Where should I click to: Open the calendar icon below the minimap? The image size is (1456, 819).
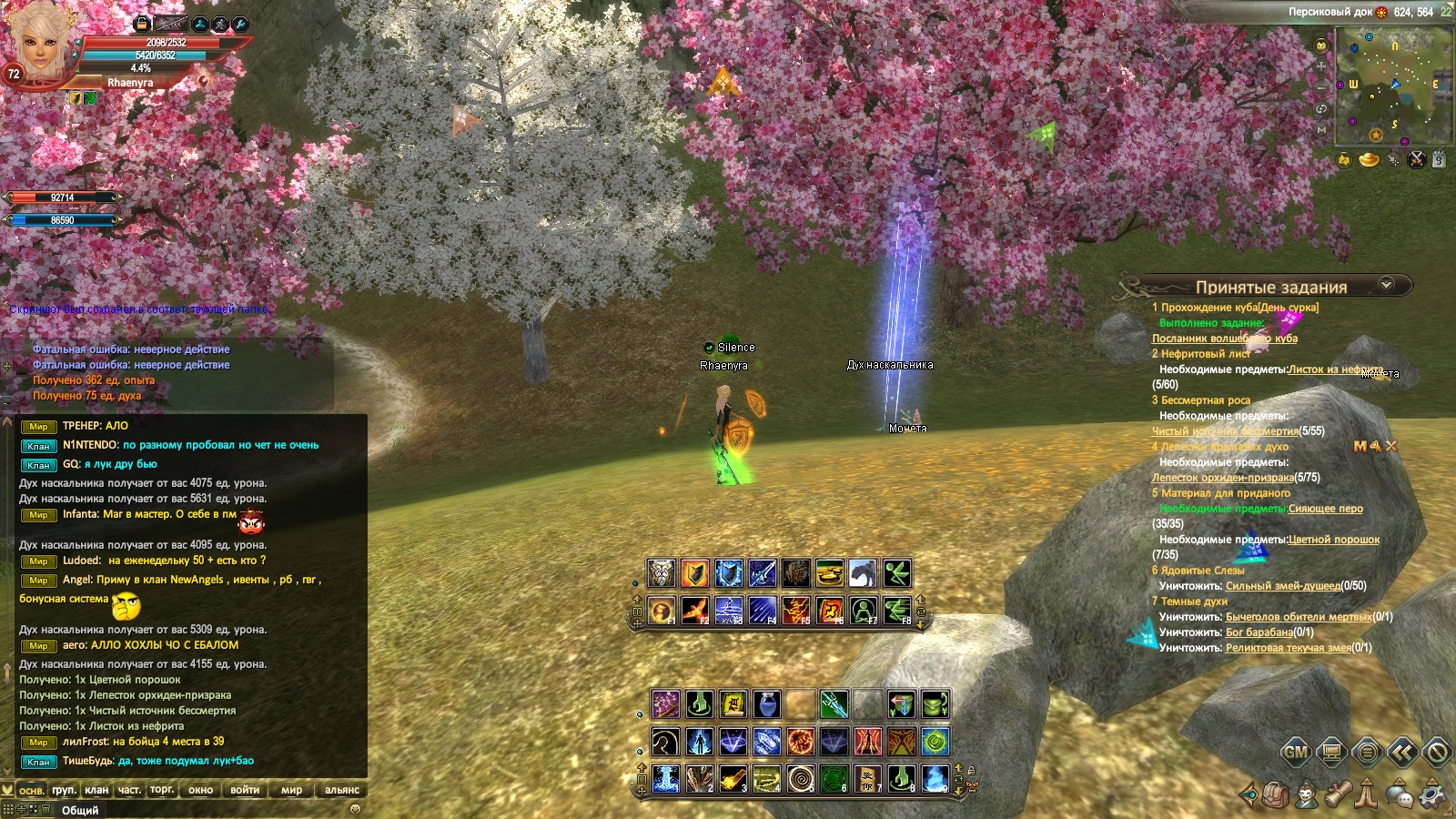point(1438,160)
